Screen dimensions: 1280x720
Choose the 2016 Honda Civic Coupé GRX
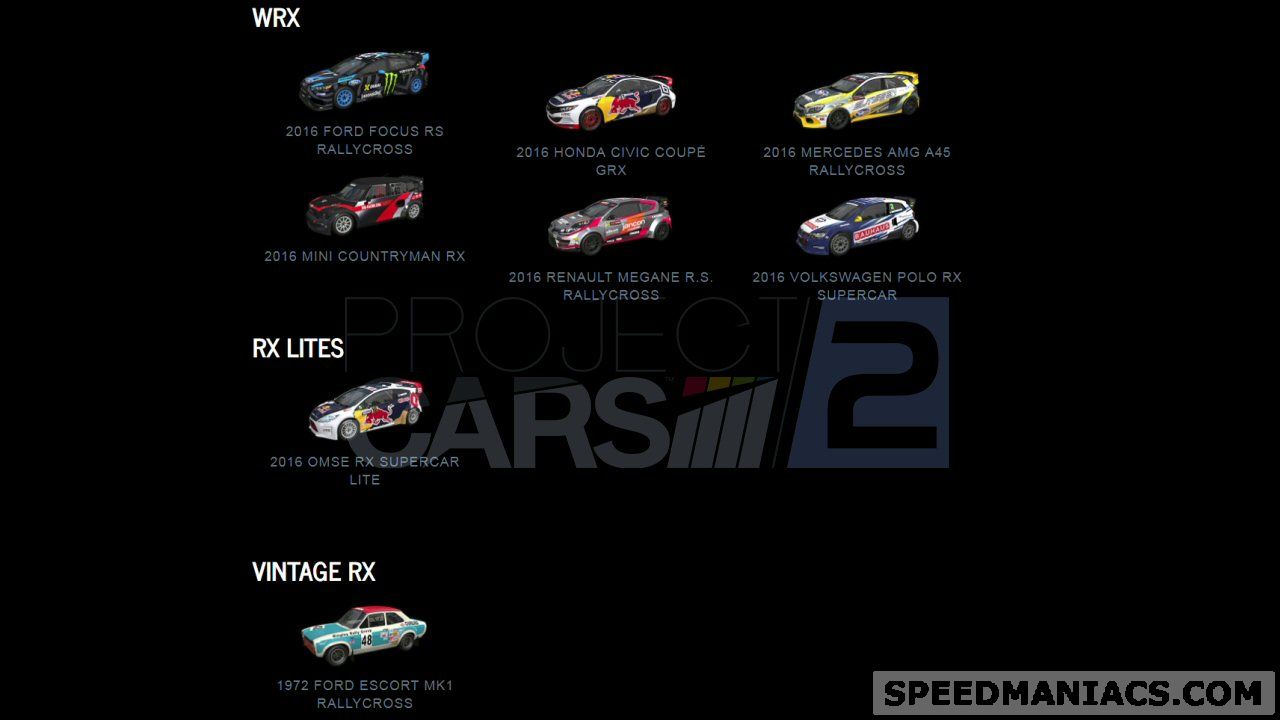pos(610,101)
